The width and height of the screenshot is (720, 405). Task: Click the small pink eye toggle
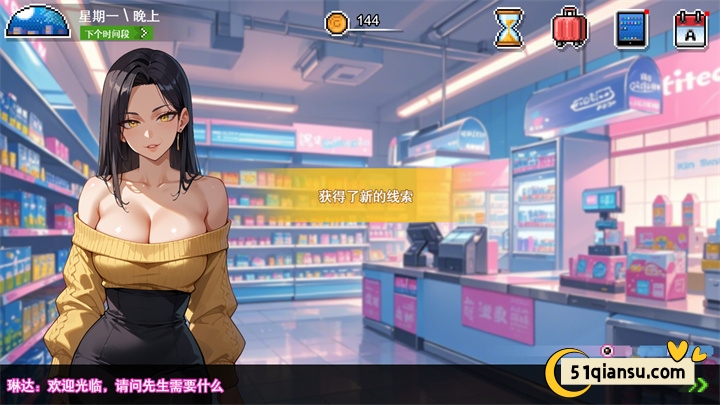click(x=607, y=350)
